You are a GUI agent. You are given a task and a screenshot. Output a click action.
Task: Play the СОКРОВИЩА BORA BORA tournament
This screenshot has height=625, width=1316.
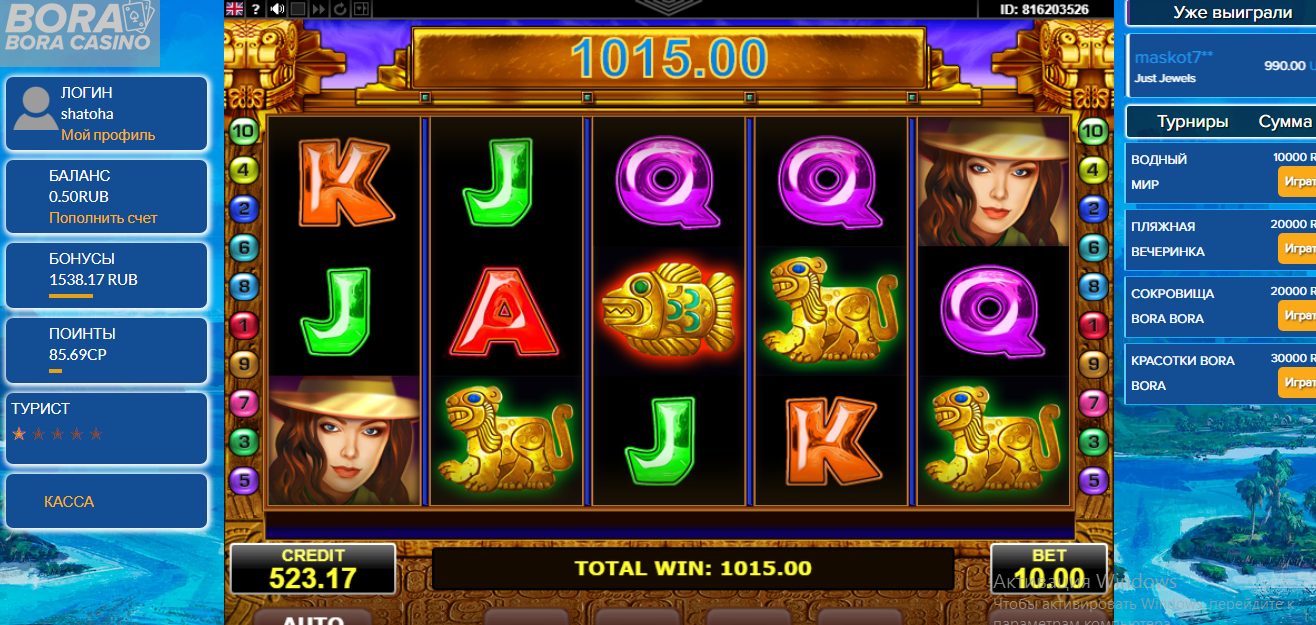tap(1297, 315)
